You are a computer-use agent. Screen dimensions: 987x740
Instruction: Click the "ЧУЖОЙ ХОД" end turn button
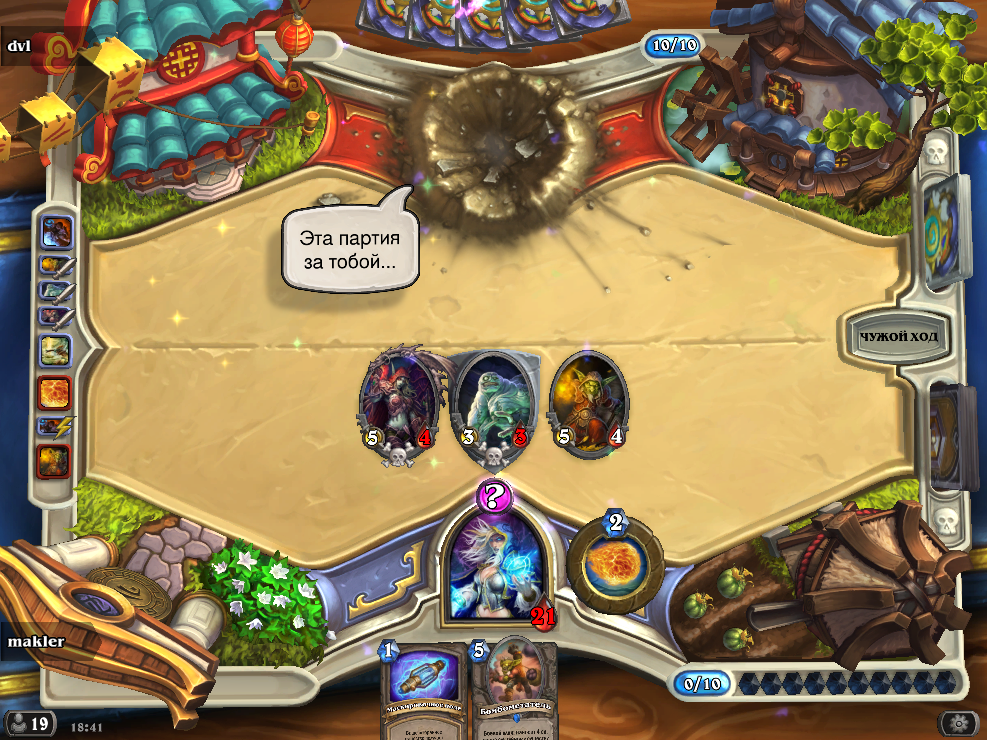click(x=898, y=336)
